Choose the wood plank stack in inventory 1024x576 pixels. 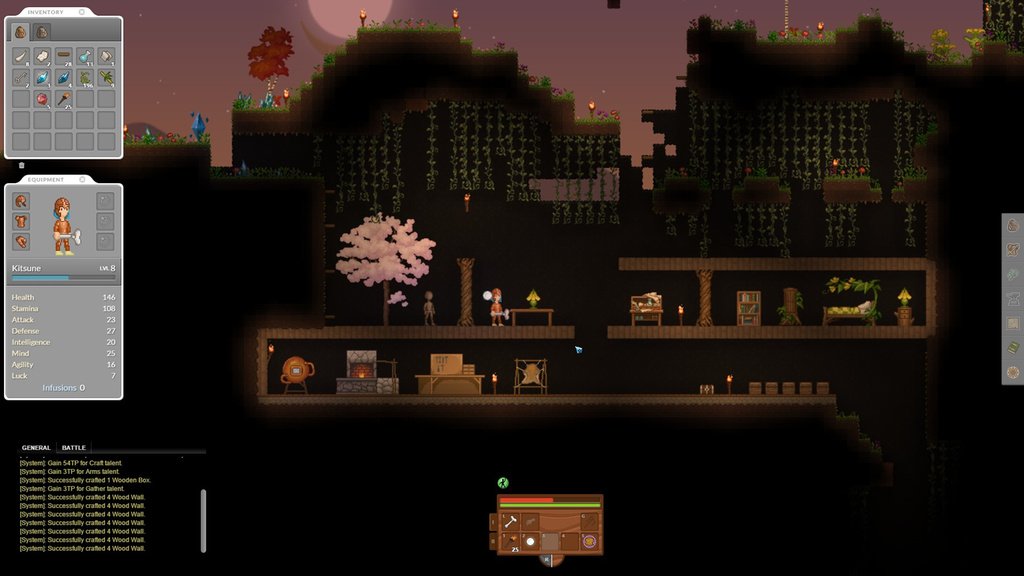tap(63, 56)
